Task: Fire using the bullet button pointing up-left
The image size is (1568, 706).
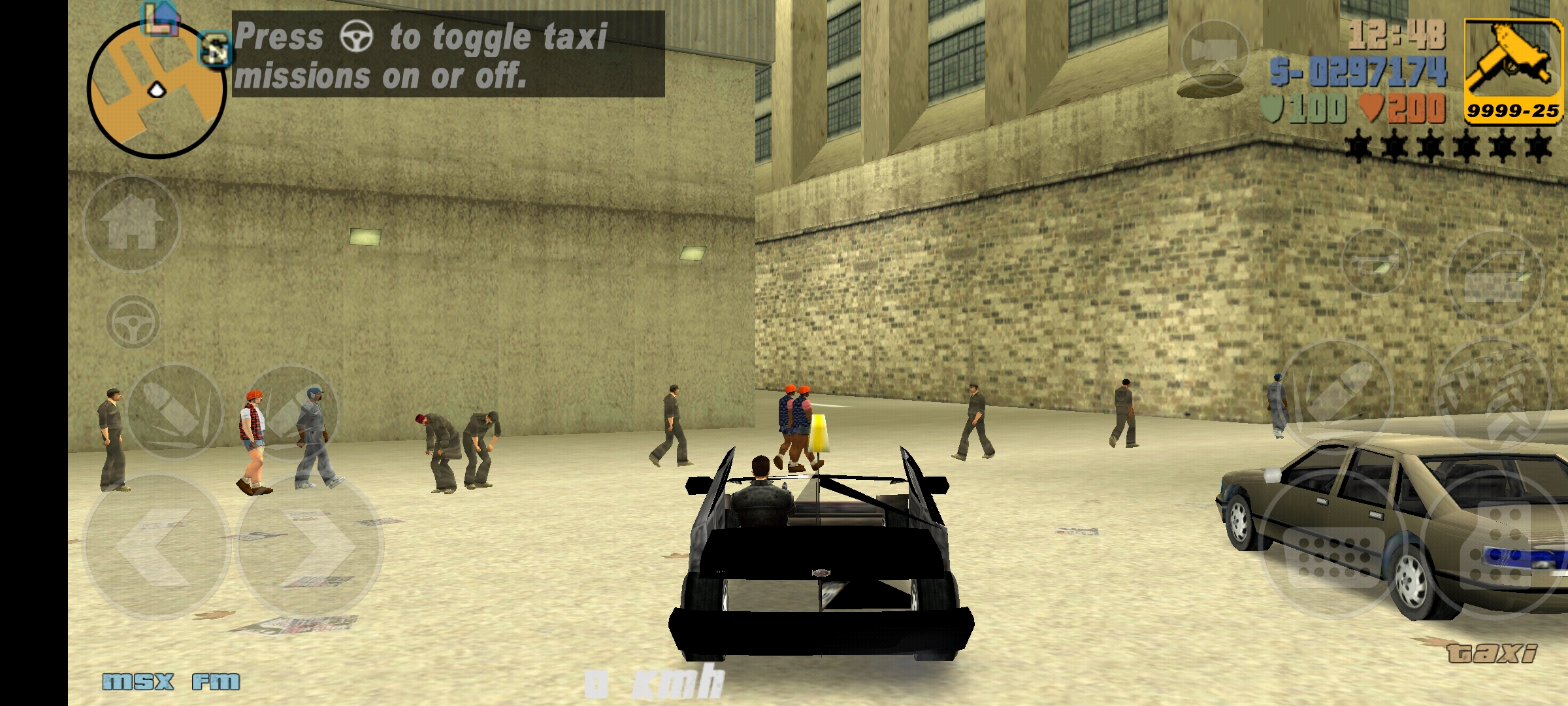Action: (175, 412)
